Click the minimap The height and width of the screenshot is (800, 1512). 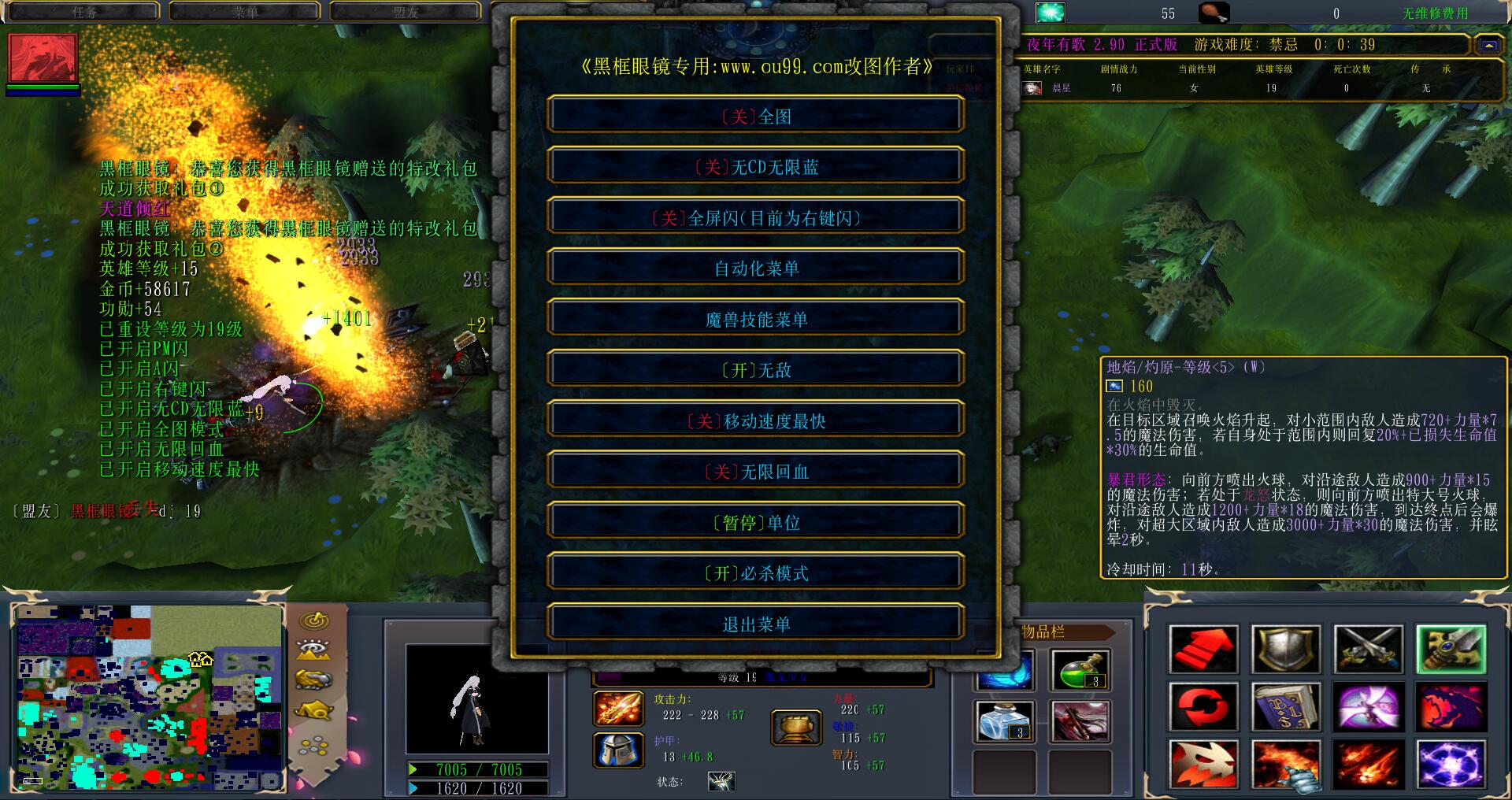pyautogui.click(x=150, y=697)
